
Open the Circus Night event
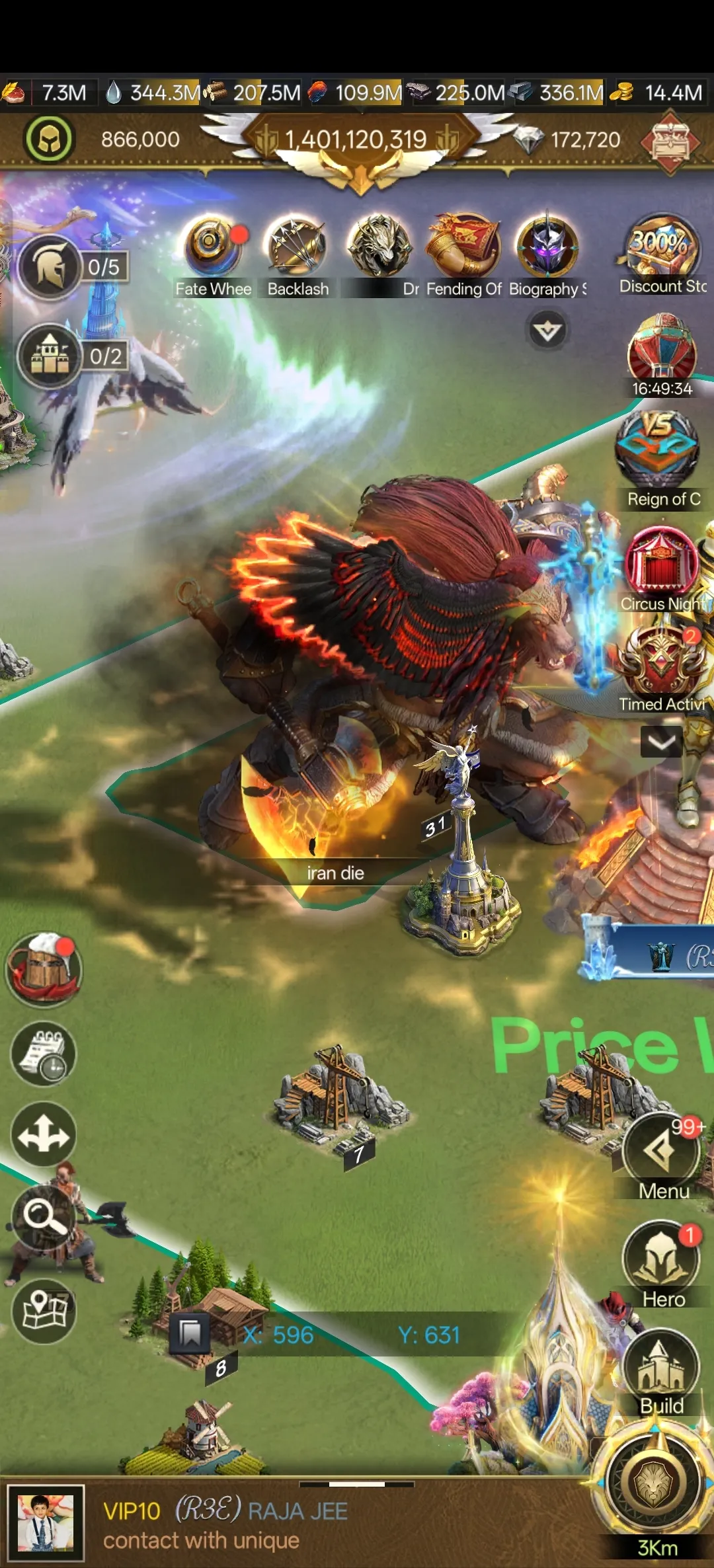coord(661,562)
